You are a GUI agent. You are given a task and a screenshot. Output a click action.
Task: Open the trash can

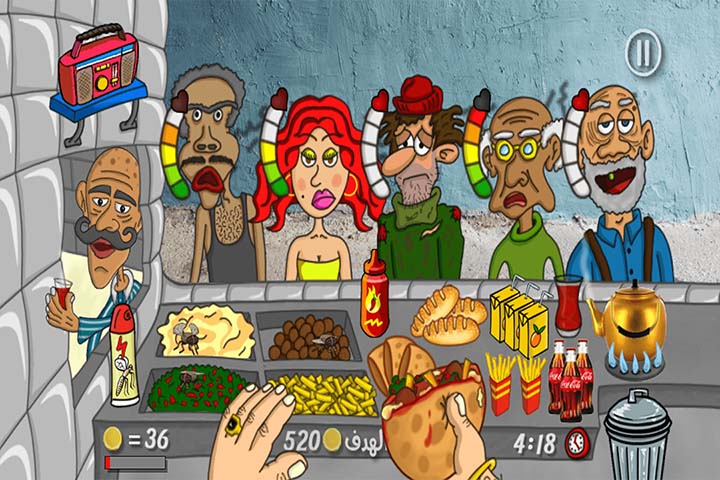tap(637, 432)
